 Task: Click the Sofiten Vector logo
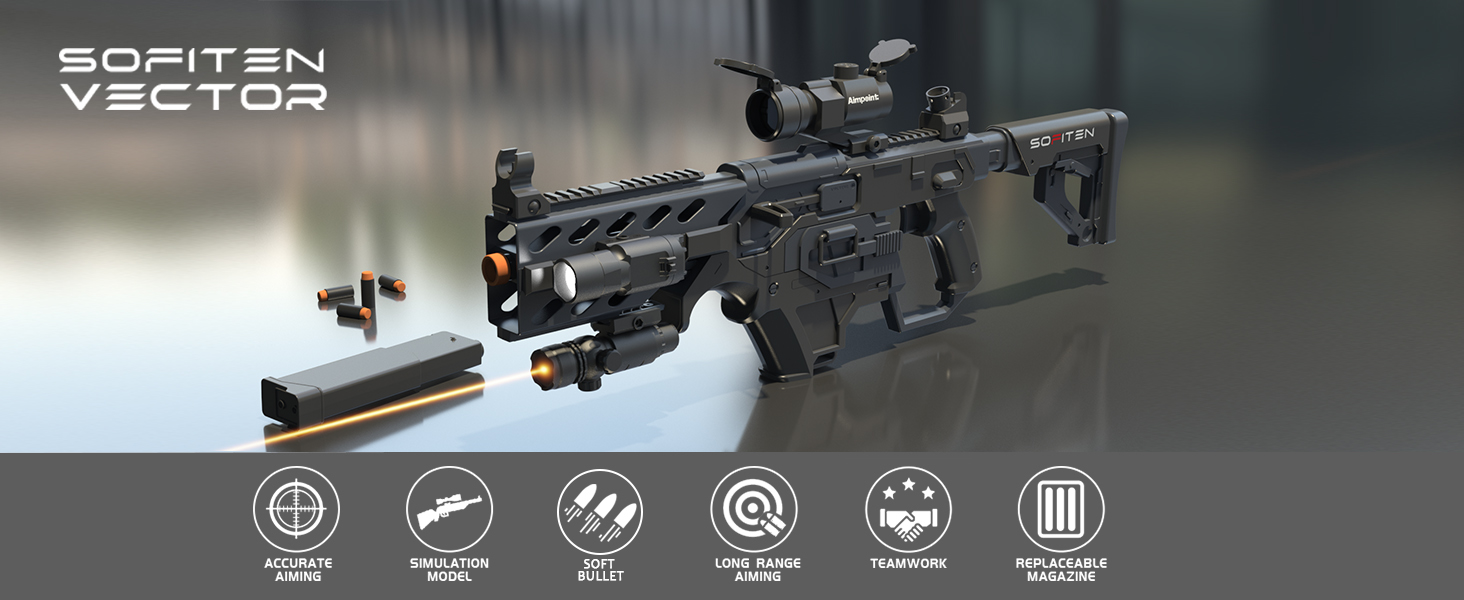[192, 78]
